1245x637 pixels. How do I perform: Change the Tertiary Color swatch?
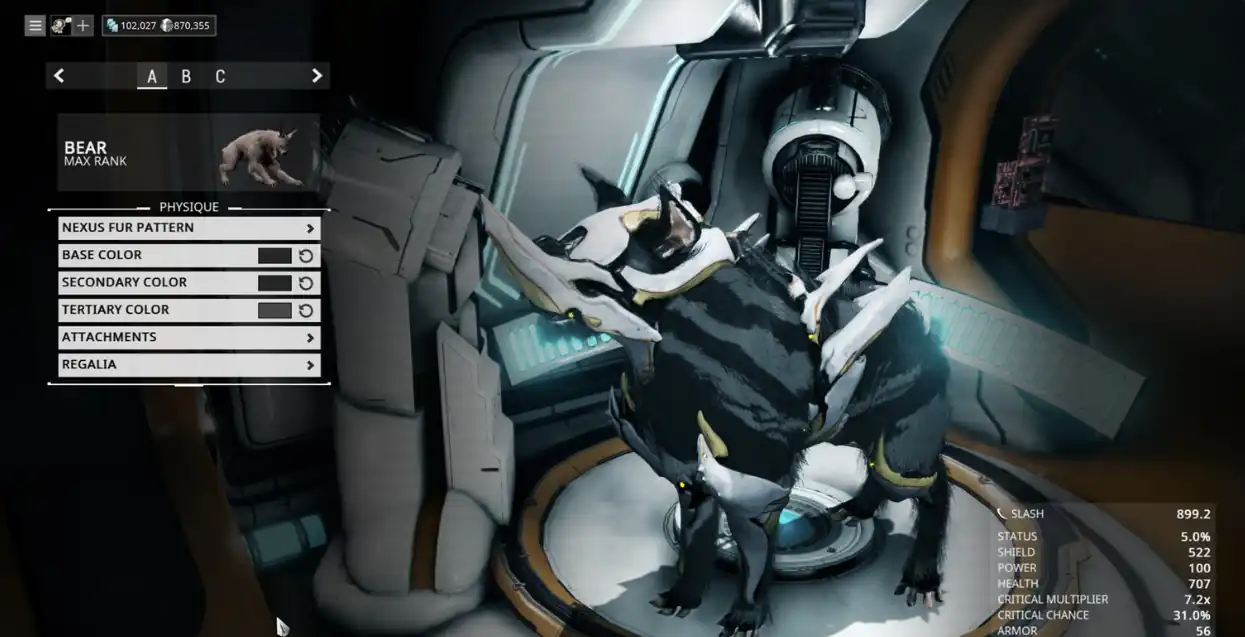tap(274, 310)
